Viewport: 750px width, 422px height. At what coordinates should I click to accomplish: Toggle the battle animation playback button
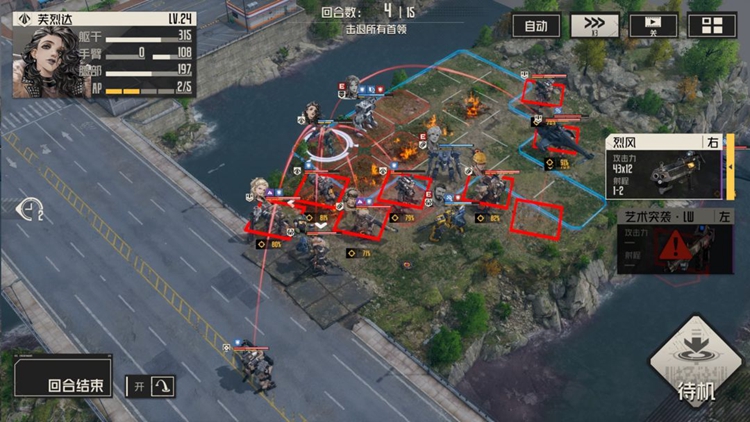(x=652, y=26)
